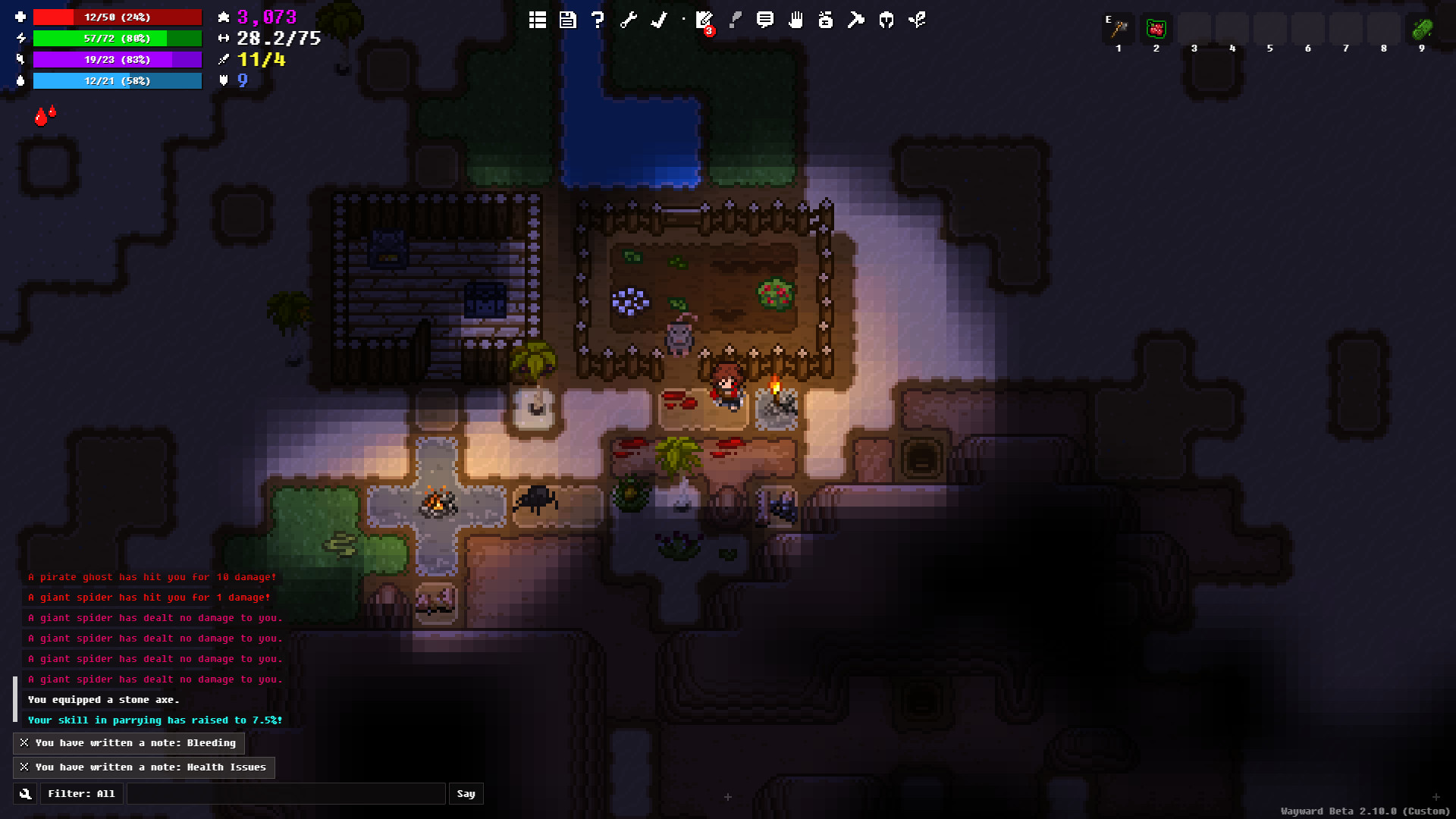Use the red berries in slot 2
This screenshot has width=1456, height=819.
click(x=1156, y=30)
